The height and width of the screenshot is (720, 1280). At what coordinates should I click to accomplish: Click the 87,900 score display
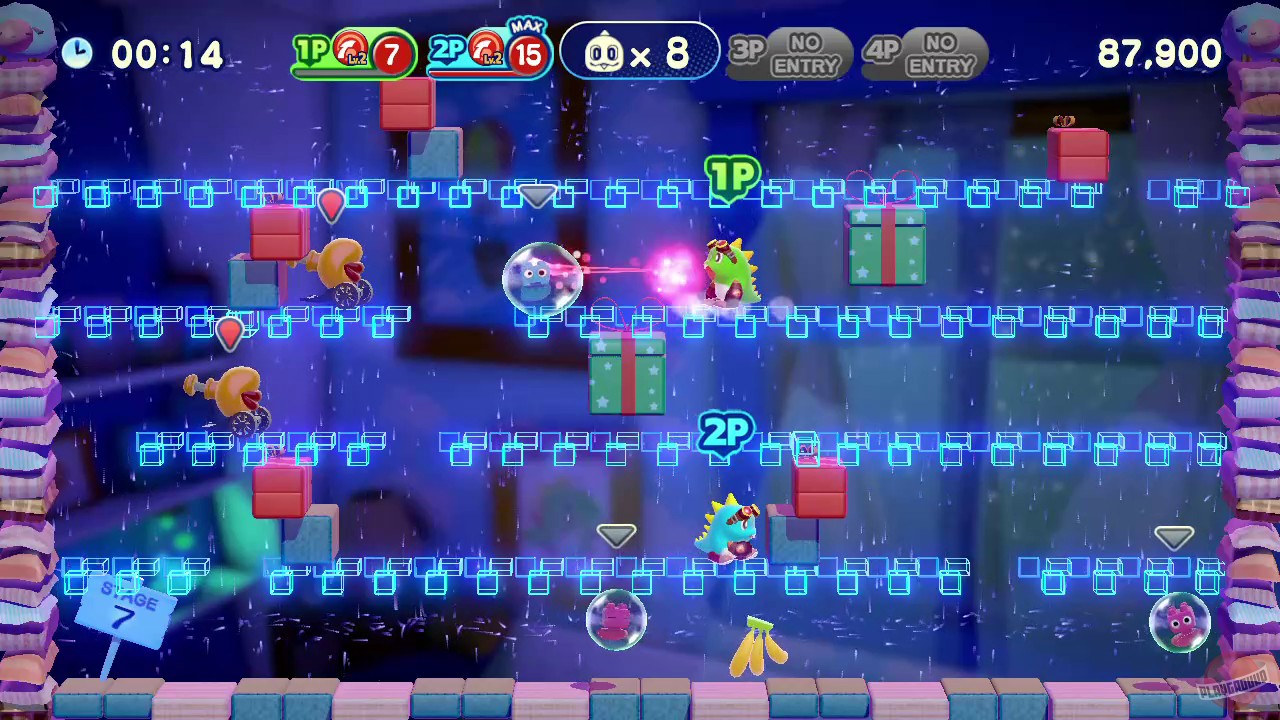point(1158,55)
